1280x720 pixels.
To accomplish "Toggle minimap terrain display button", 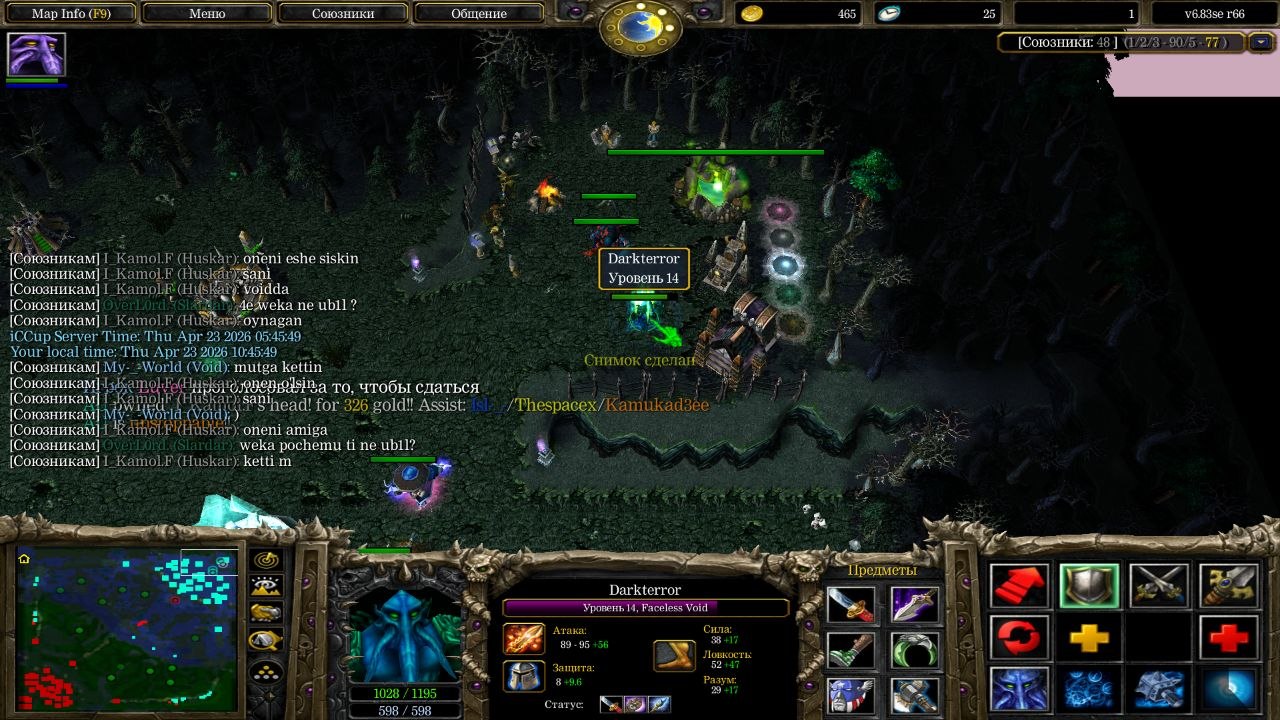I will [266, 587].
